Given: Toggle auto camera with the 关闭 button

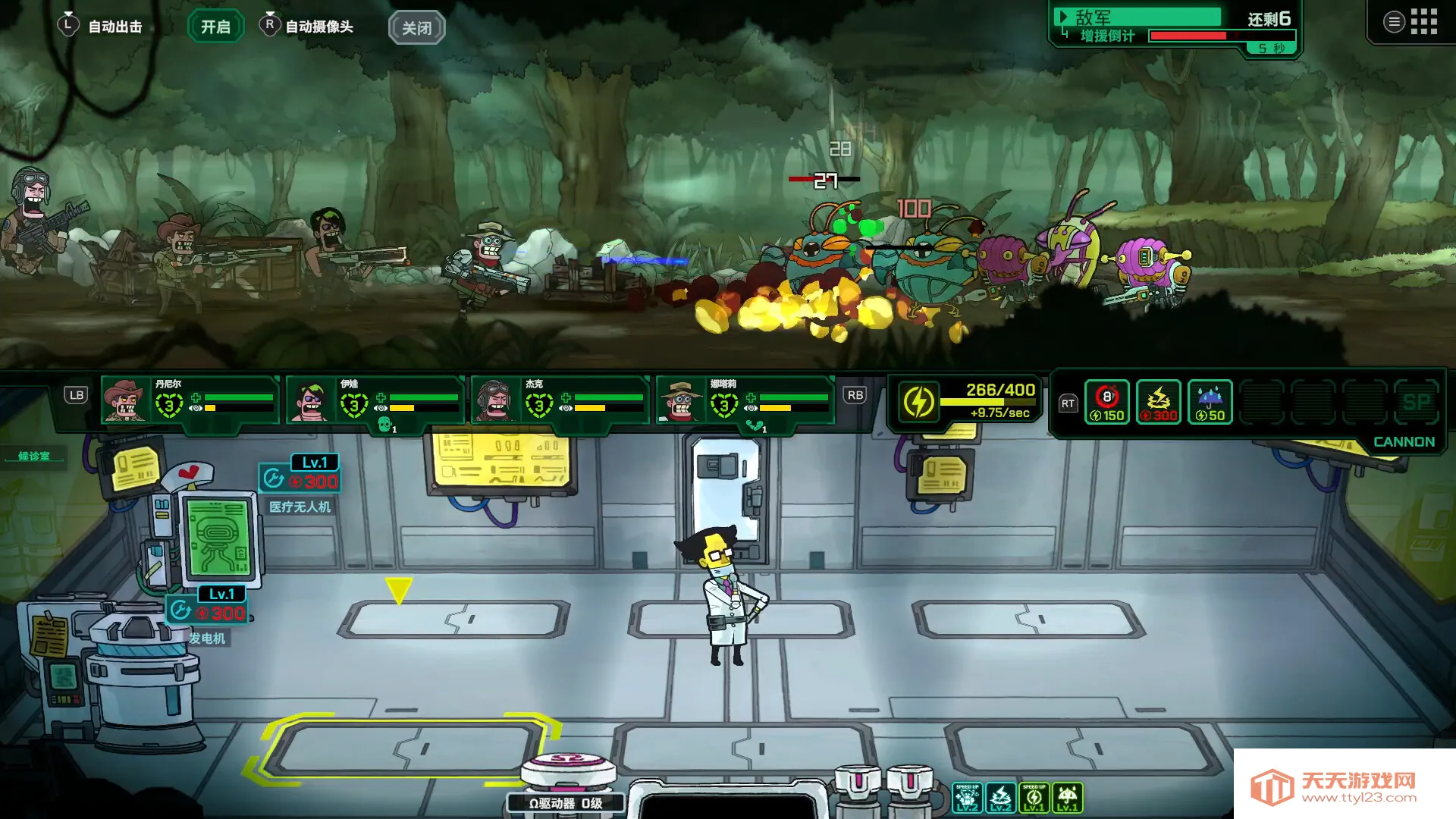Looking at the screenshot, I should click(x=416, y=28).
